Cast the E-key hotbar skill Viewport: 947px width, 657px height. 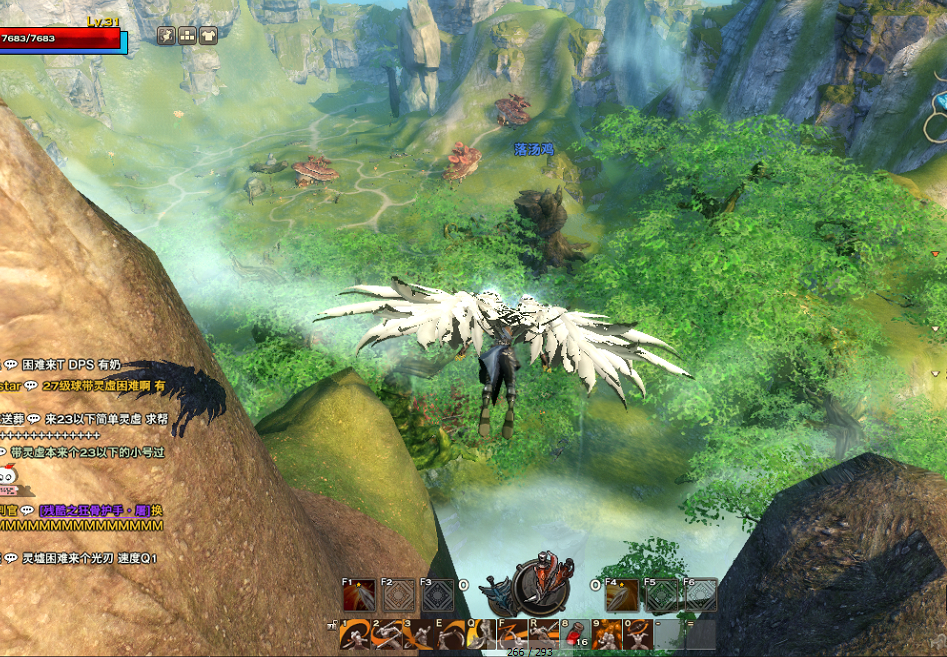450,634
